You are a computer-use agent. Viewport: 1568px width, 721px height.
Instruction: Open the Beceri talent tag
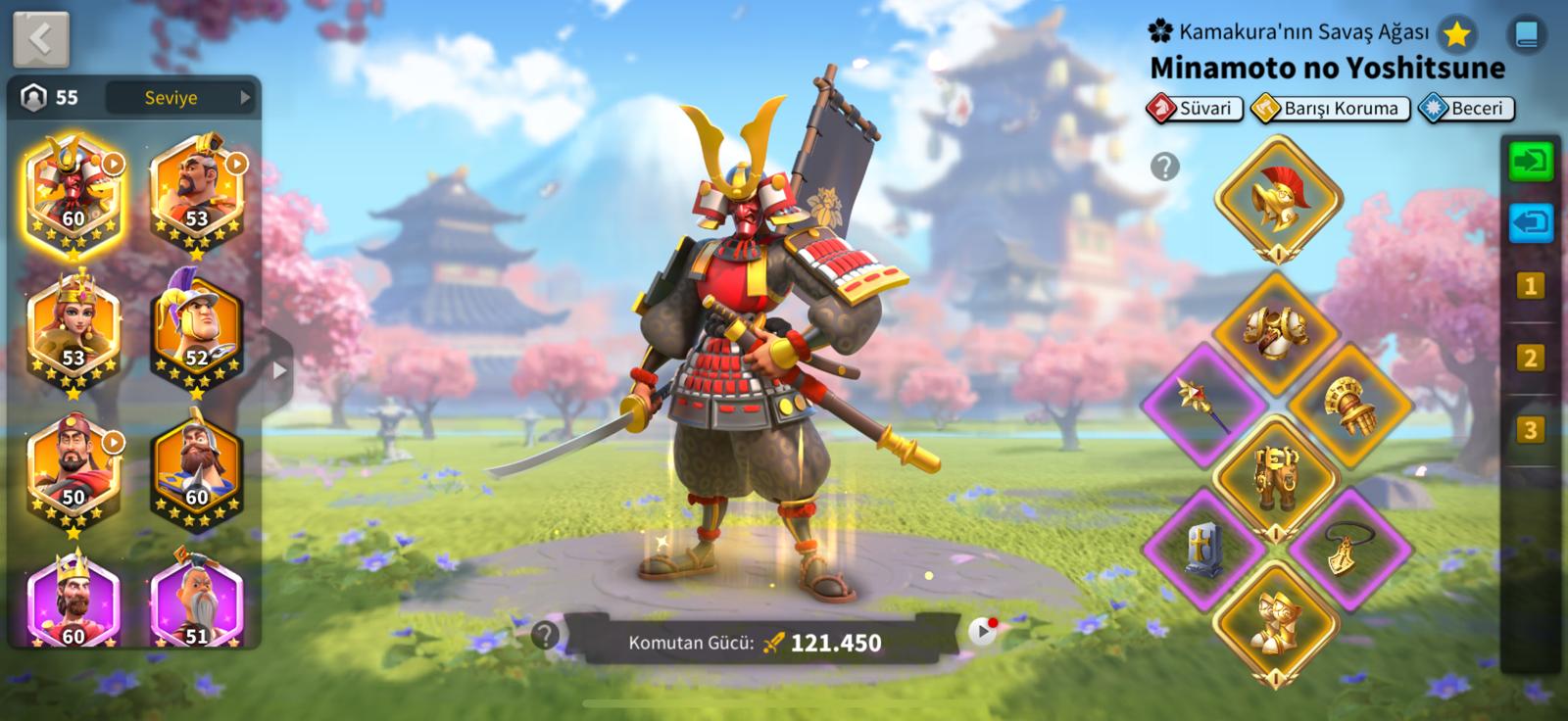click(1466, 109)
